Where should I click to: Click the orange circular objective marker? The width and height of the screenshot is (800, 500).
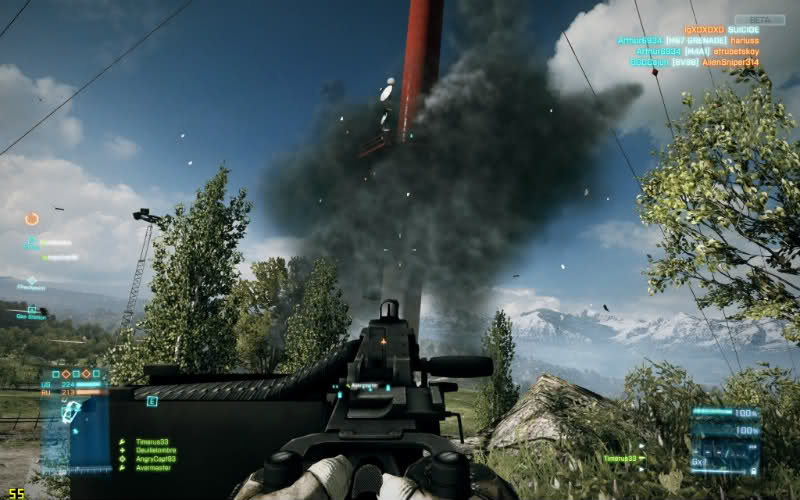32,218
